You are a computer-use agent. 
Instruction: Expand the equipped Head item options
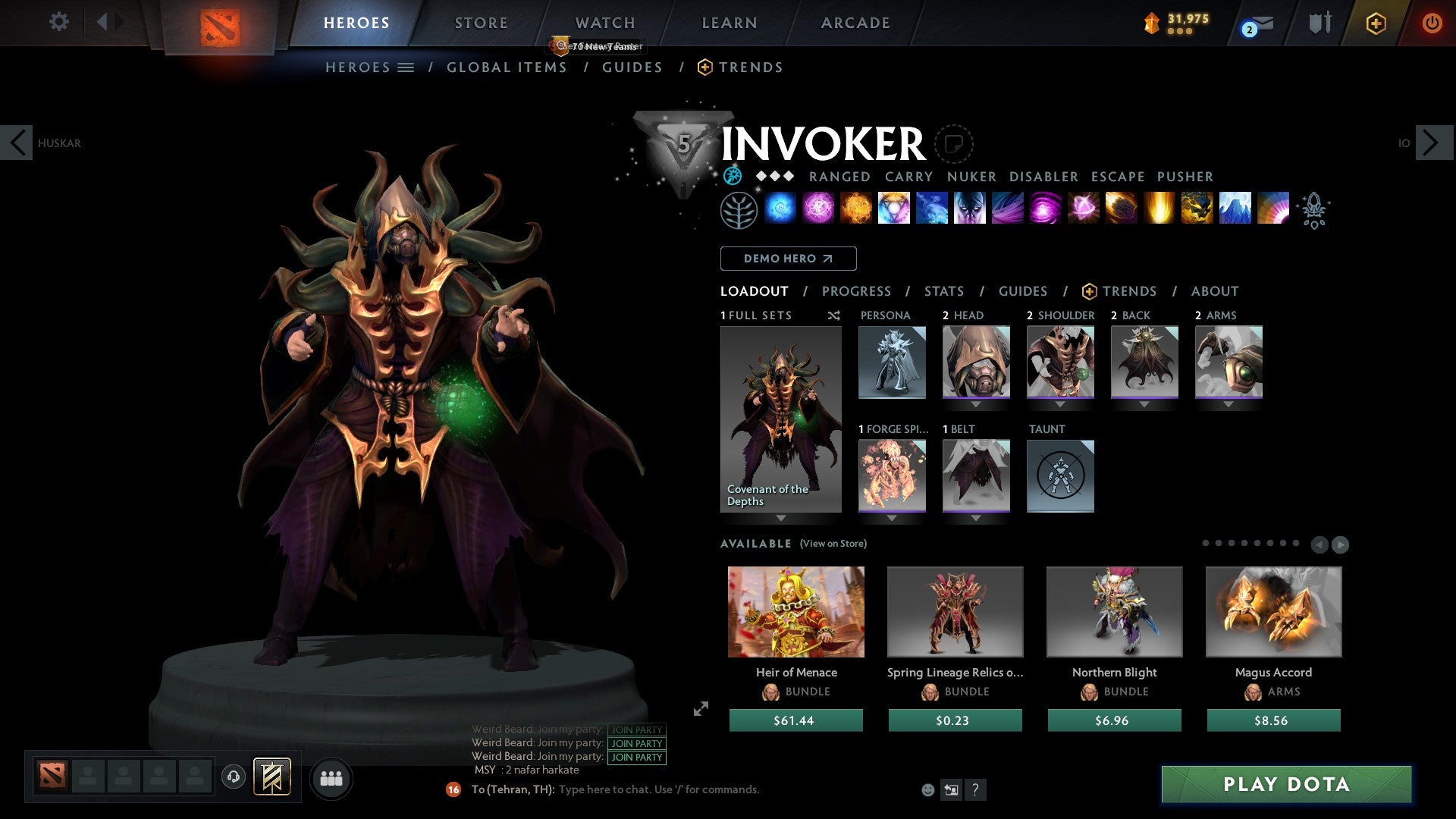(976, 404)
